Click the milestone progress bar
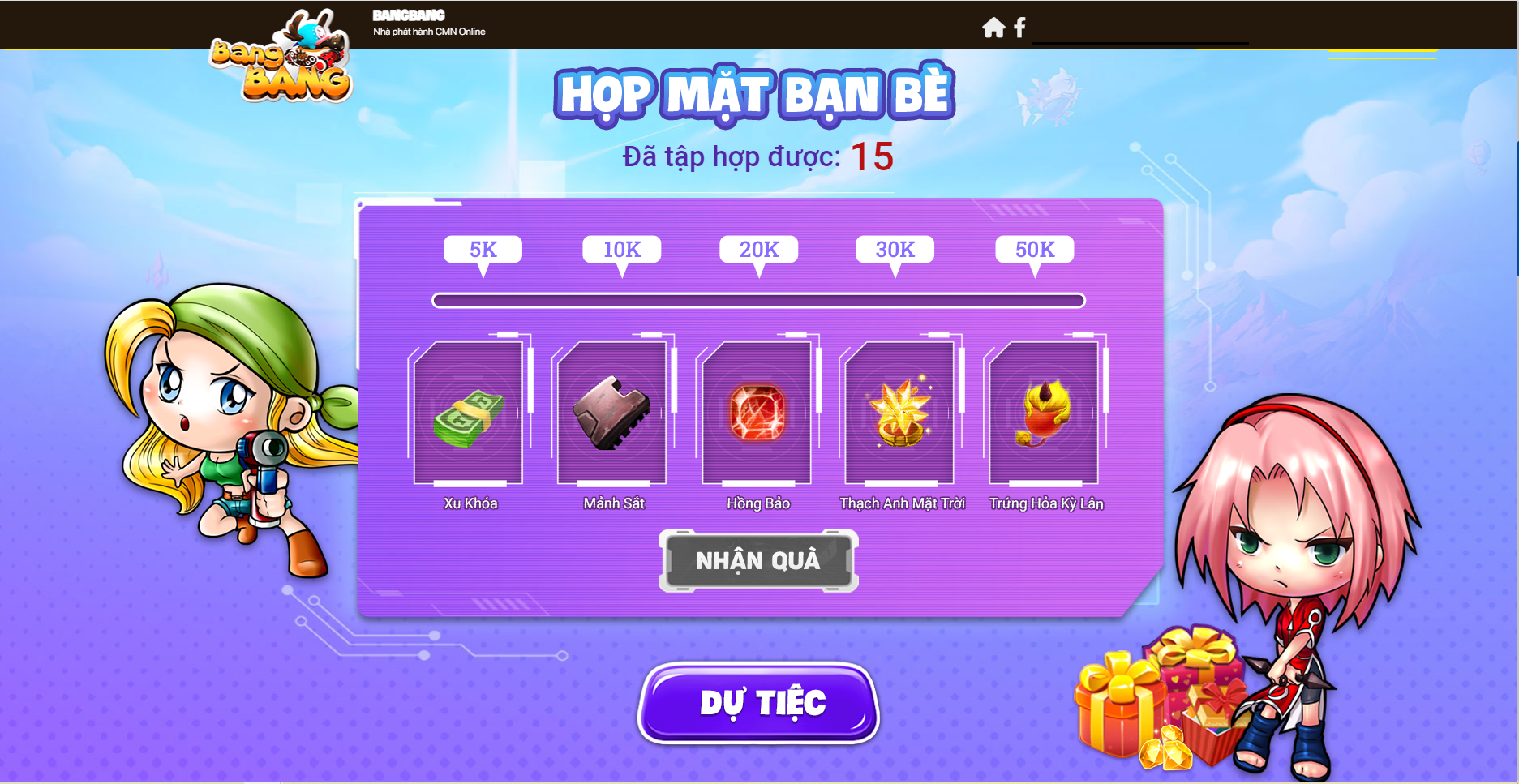Screen dimensions: 1519x784 click(x=758, y=301)
